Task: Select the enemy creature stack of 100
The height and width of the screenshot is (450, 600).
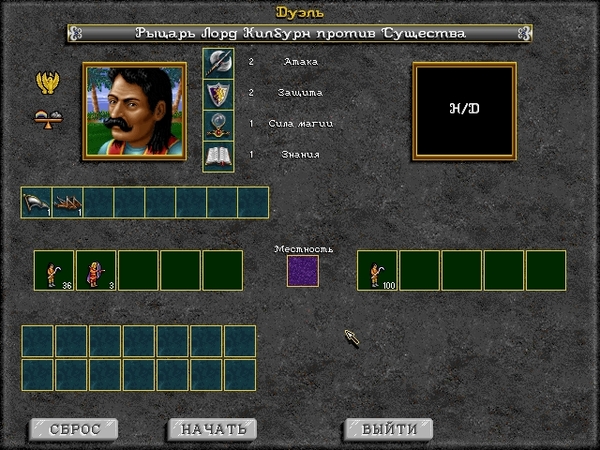Action: pyautogui.click(x=378, y=271)
